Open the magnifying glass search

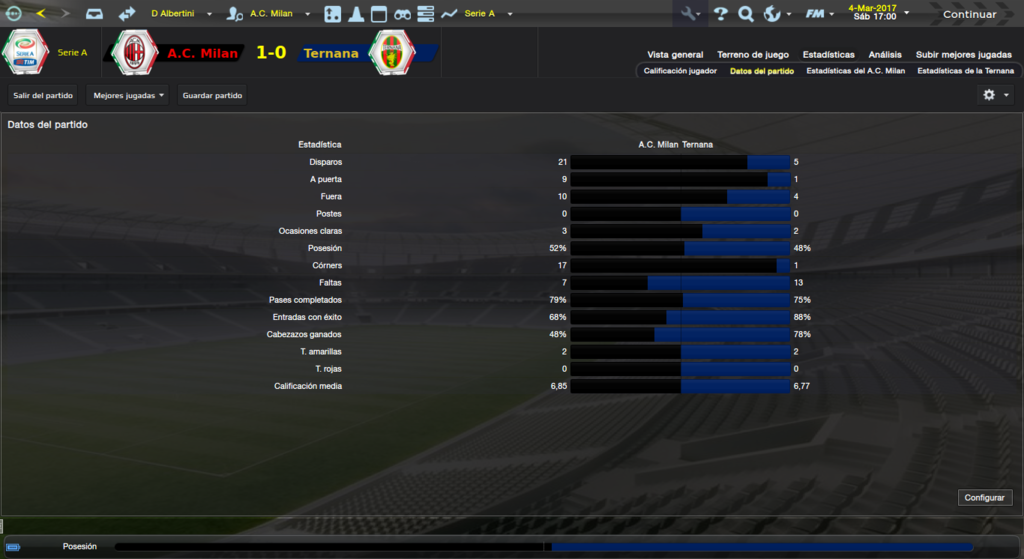click(745, 14)
